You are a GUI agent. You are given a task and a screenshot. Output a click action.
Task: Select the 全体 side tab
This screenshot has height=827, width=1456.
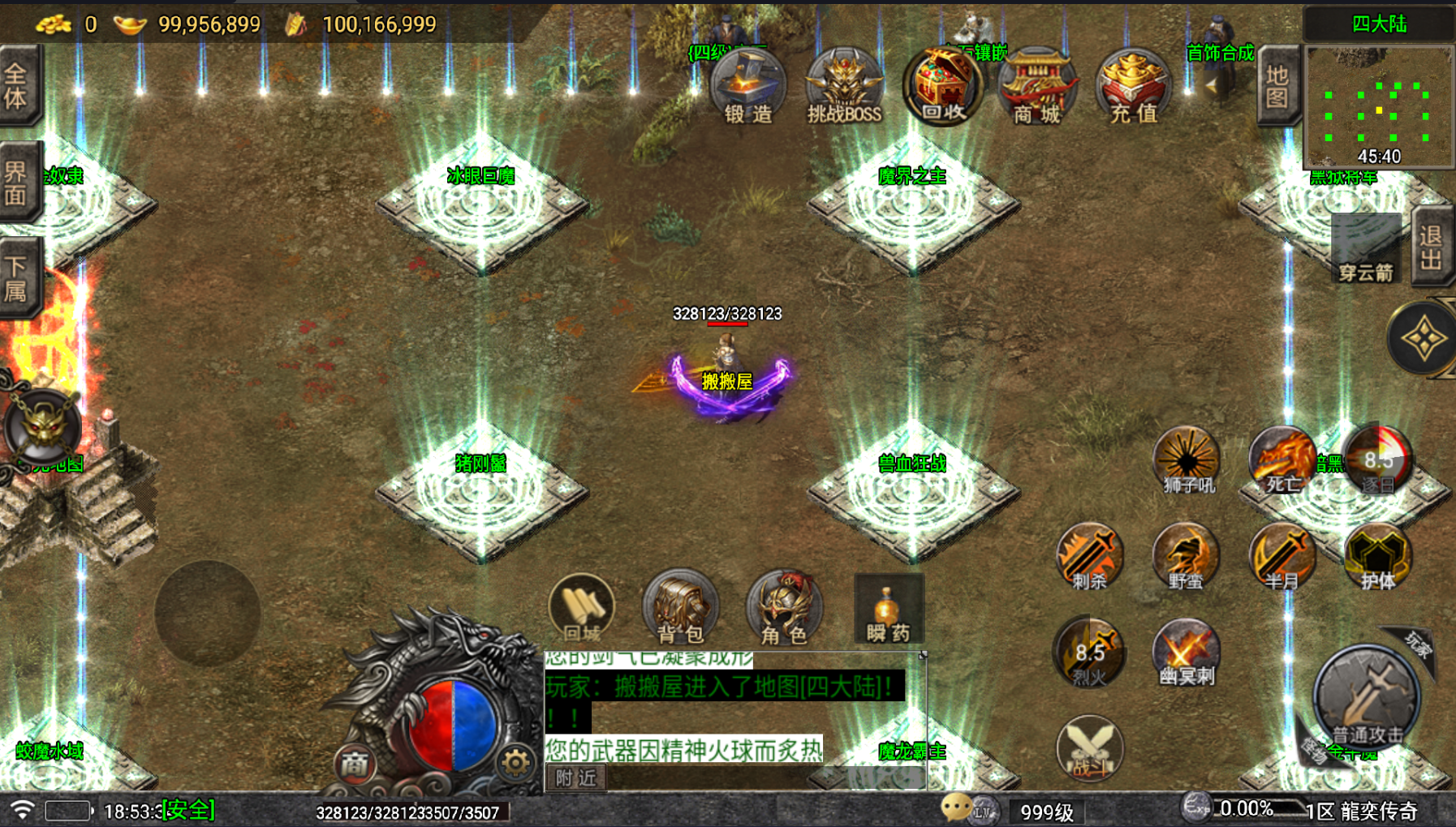pyautogui.click(x=17, y=86)
